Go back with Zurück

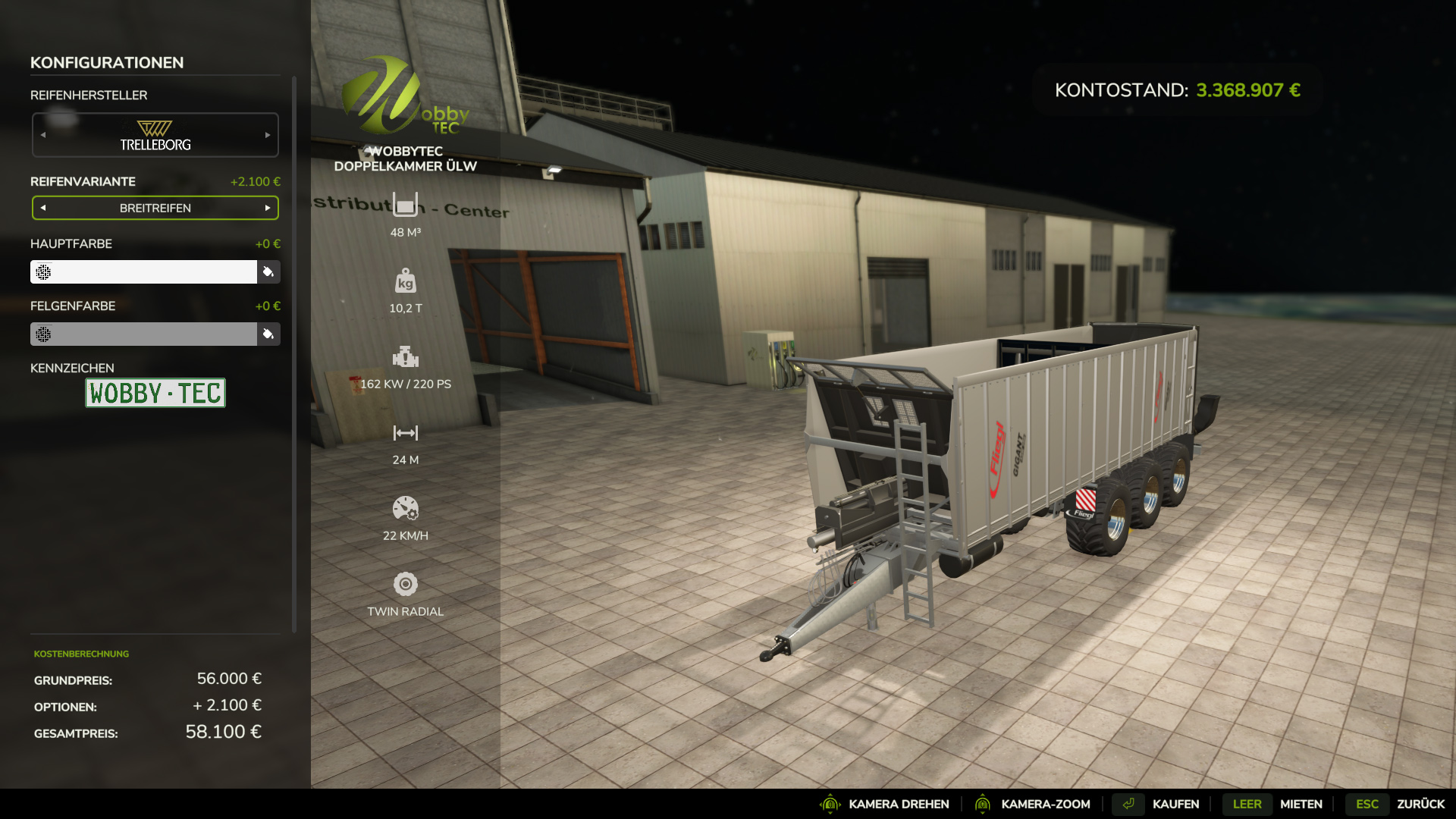1420,804
